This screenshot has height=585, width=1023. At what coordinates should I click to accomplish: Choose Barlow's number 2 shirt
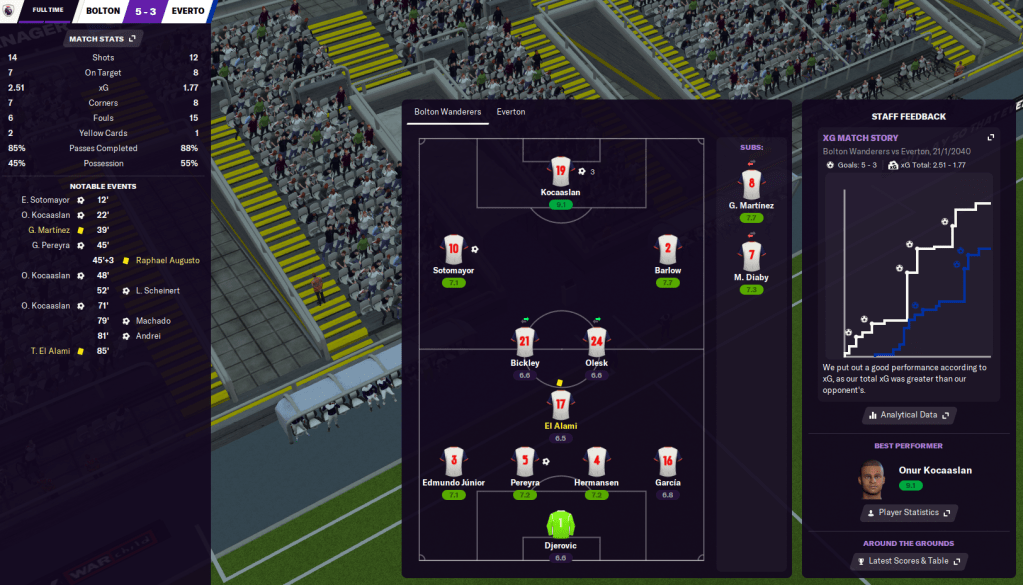668,250
